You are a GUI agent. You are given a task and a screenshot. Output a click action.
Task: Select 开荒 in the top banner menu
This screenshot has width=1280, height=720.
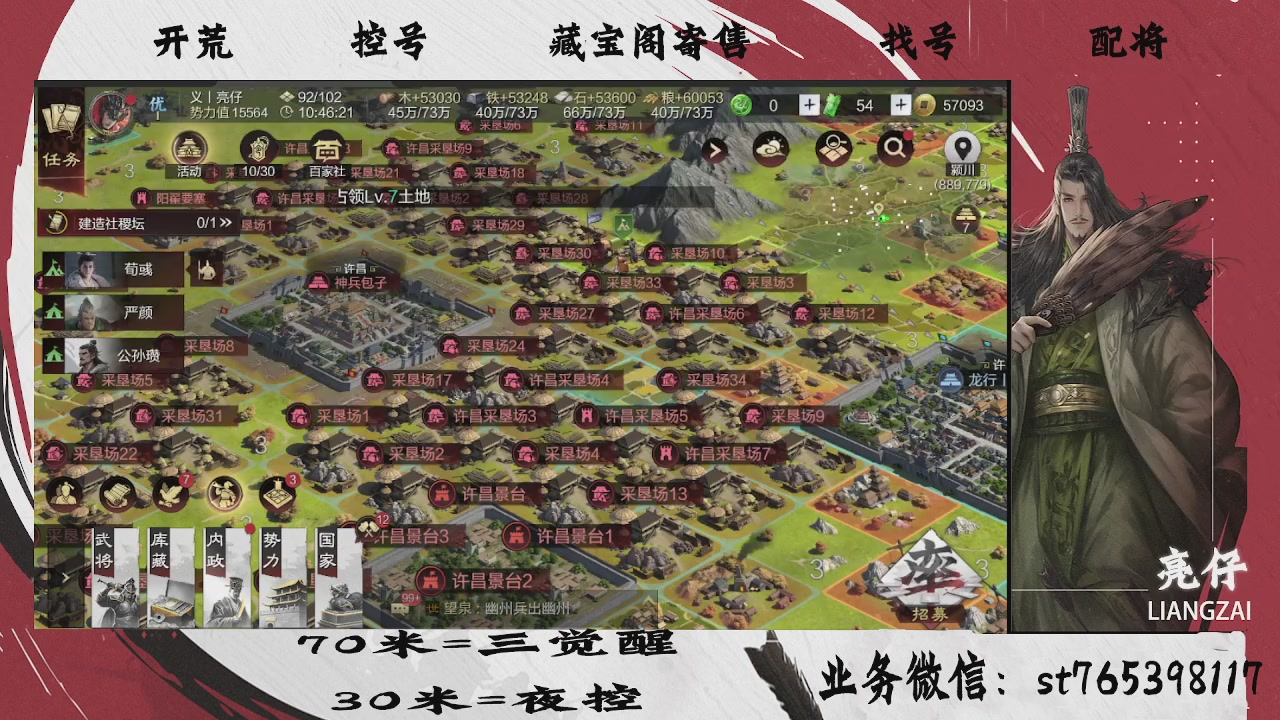click(x=196, y=42)
